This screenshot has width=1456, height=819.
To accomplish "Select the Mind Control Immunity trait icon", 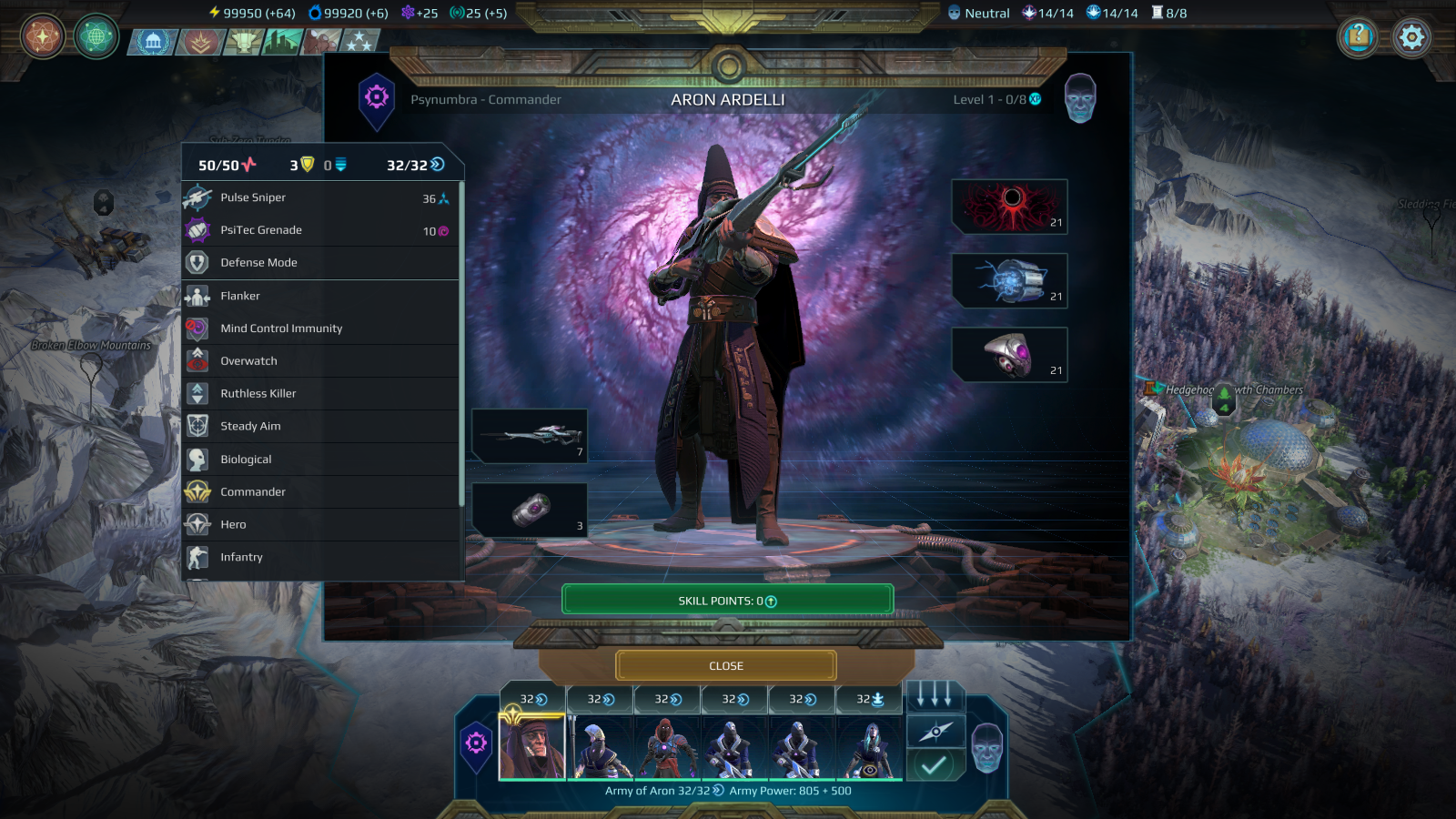I will (x=198, y=329).
